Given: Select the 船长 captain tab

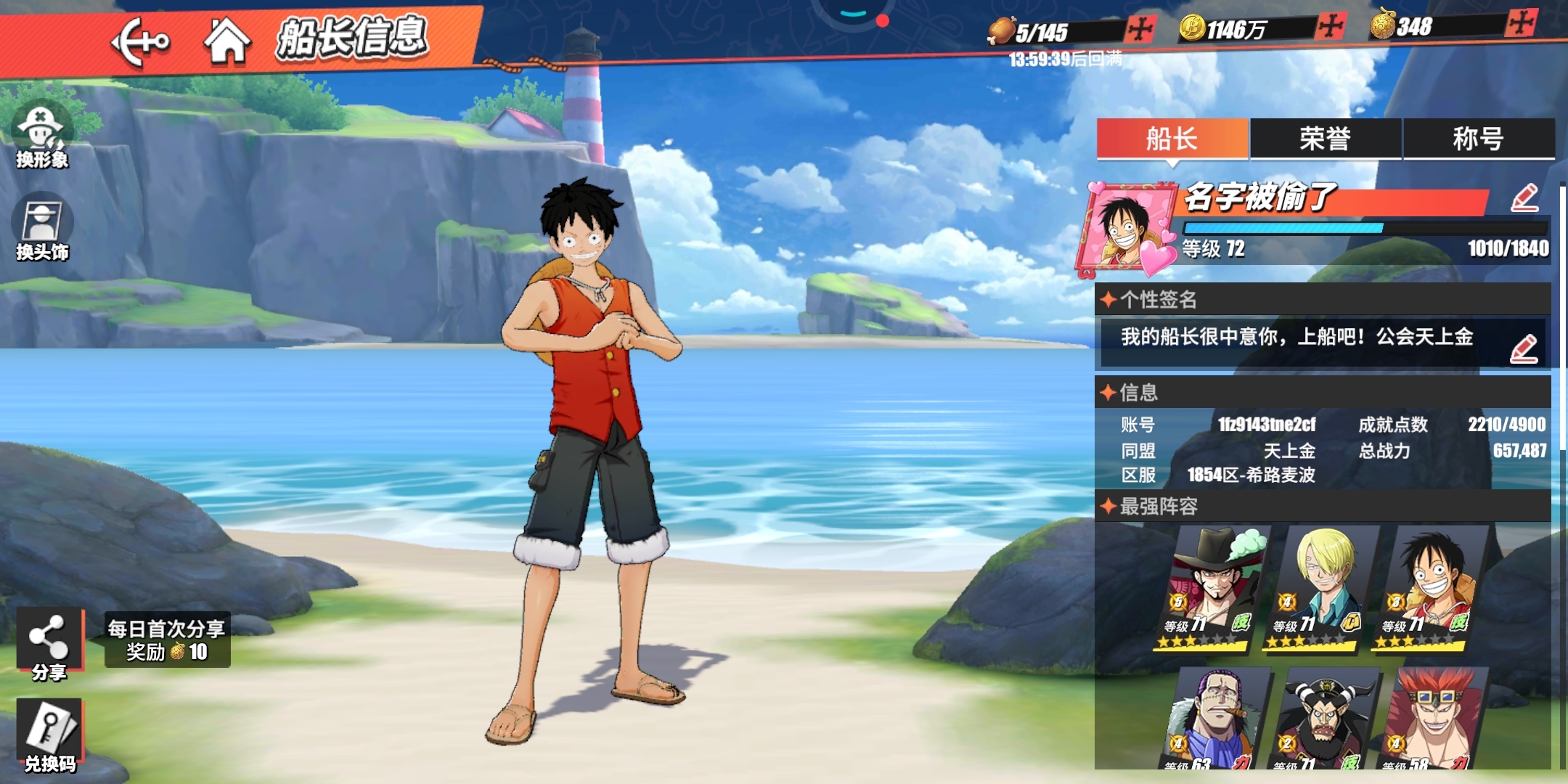Looking at the screenshot, I should point(1172,139).
